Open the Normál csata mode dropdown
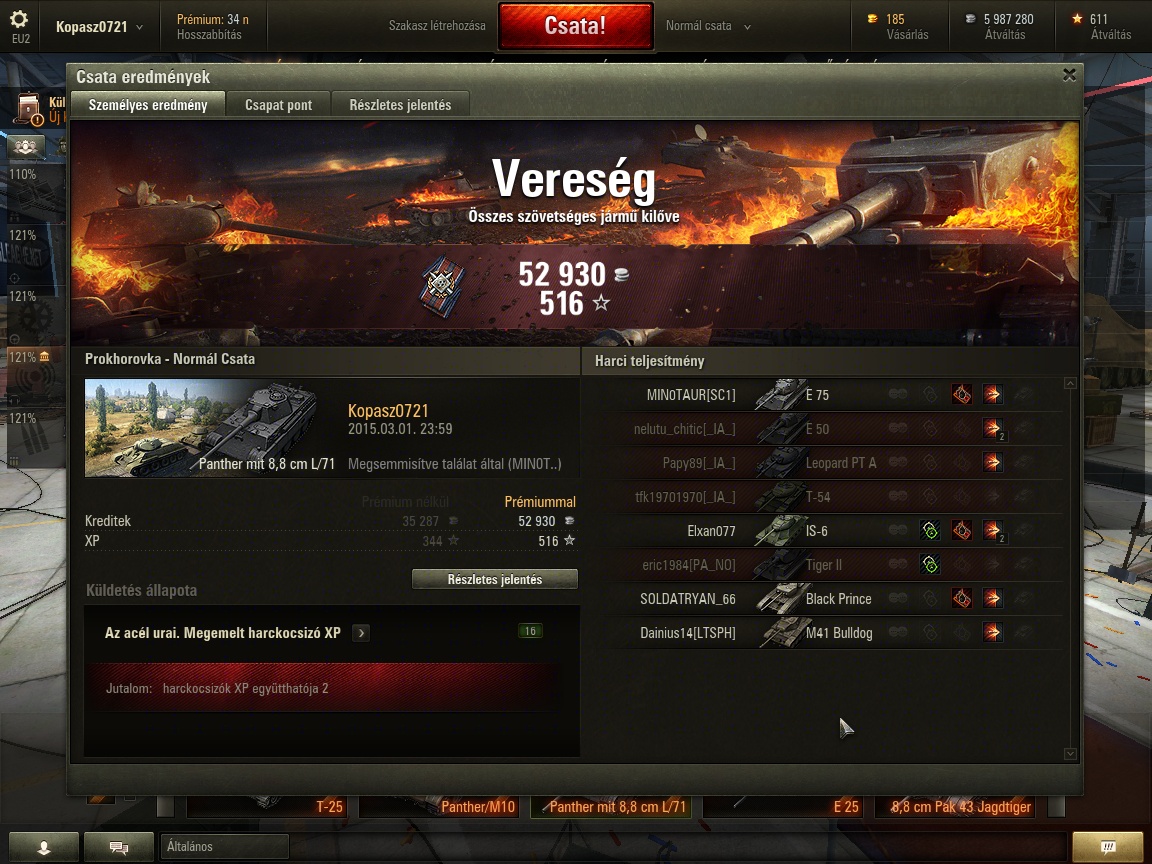 (708, 26)
